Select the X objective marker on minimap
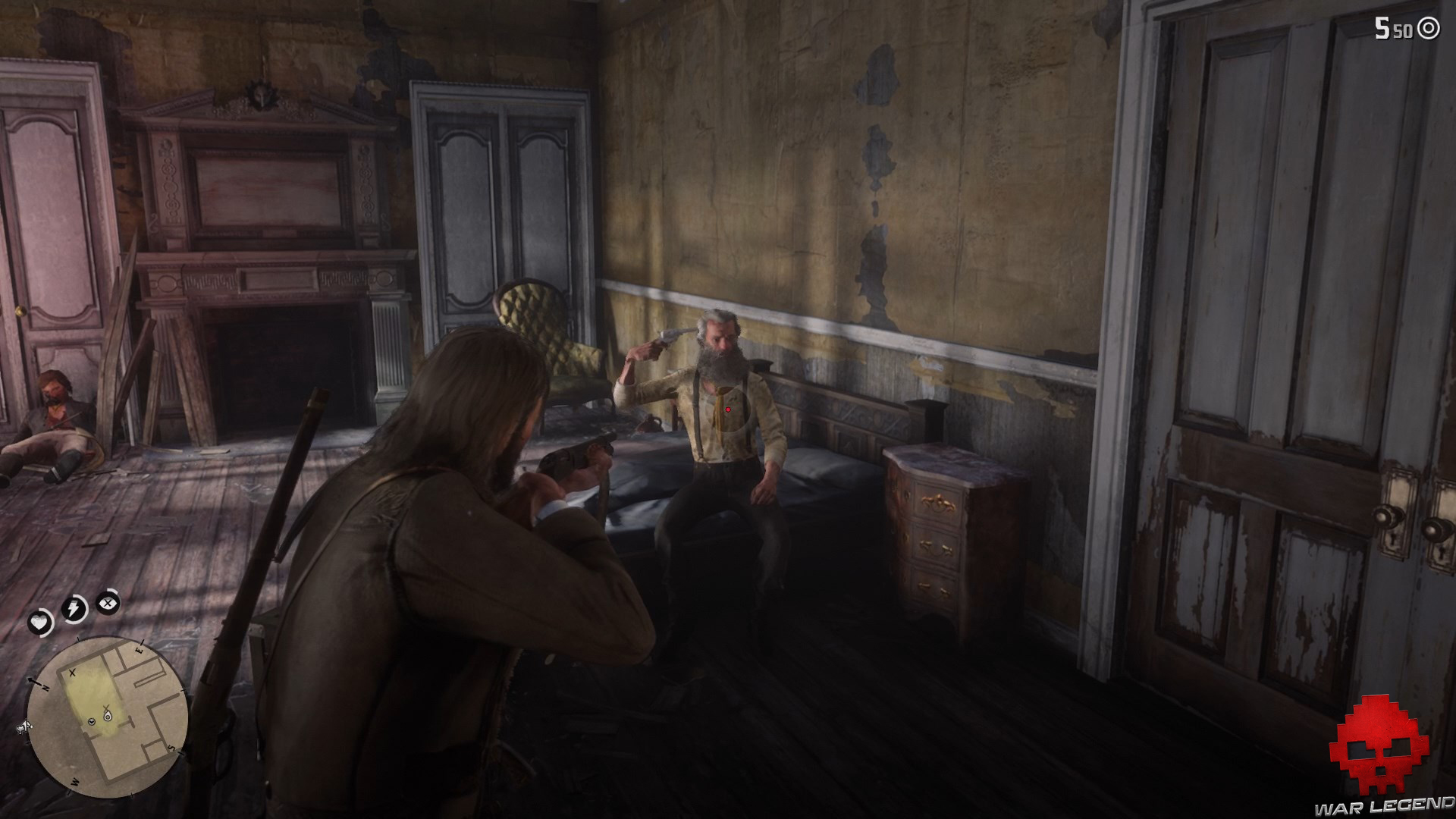1456x819 pixels. (x=71, y=673)
